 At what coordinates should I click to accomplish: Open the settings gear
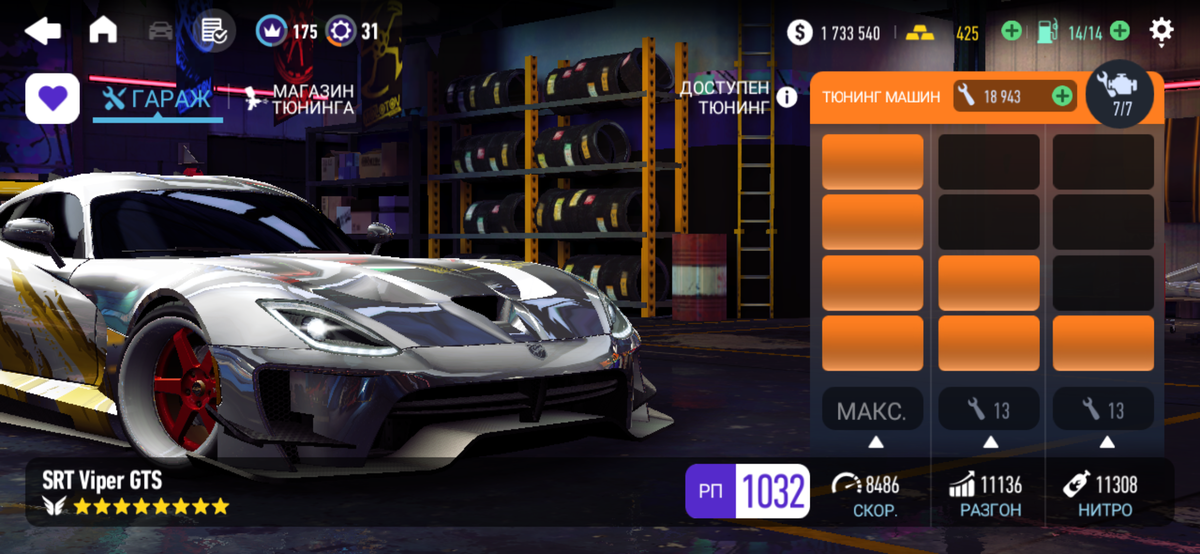[x=1161, y=31]
